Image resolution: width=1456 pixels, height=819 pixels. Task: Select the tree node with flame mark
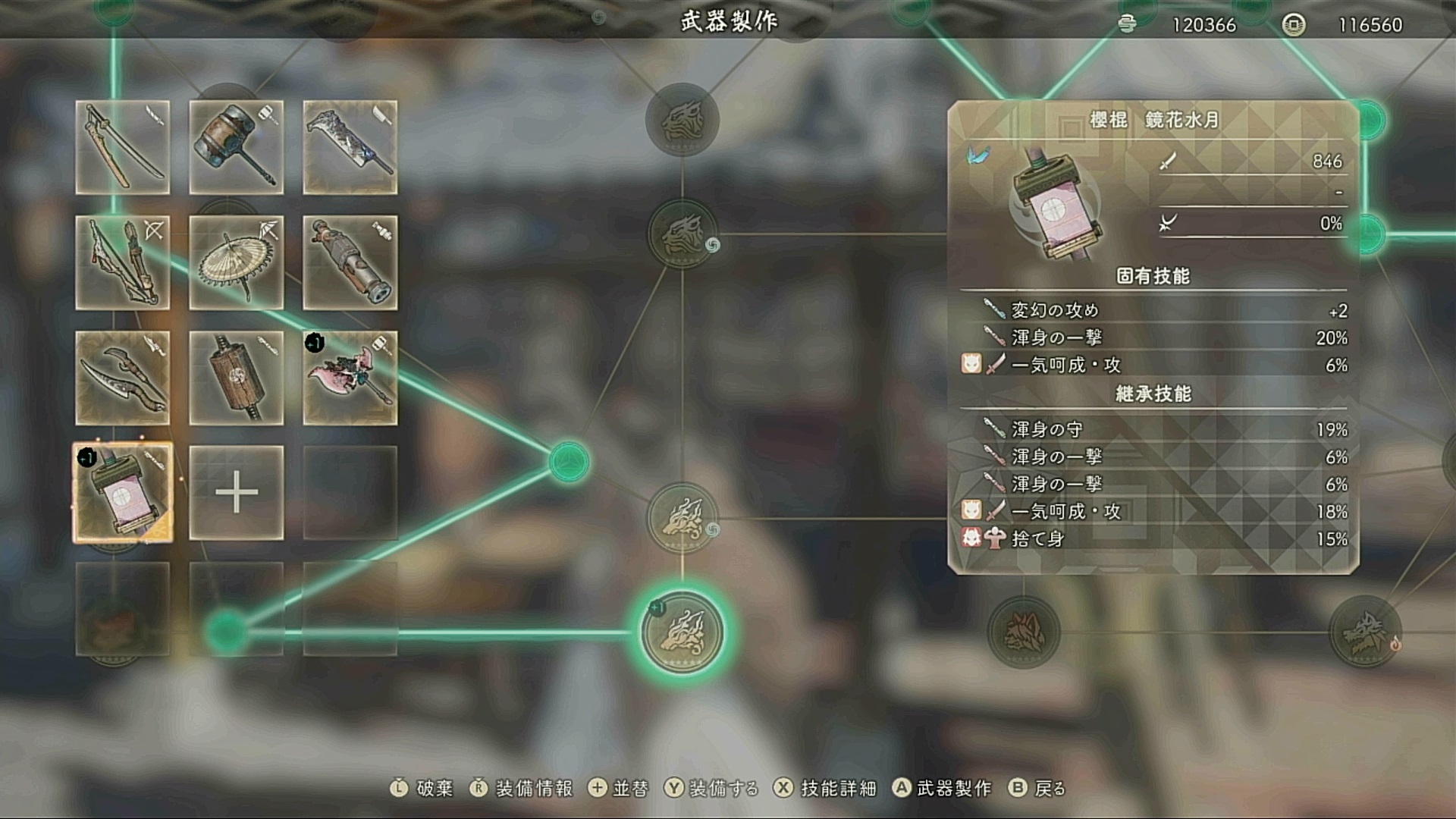[x=1365, y=632]
